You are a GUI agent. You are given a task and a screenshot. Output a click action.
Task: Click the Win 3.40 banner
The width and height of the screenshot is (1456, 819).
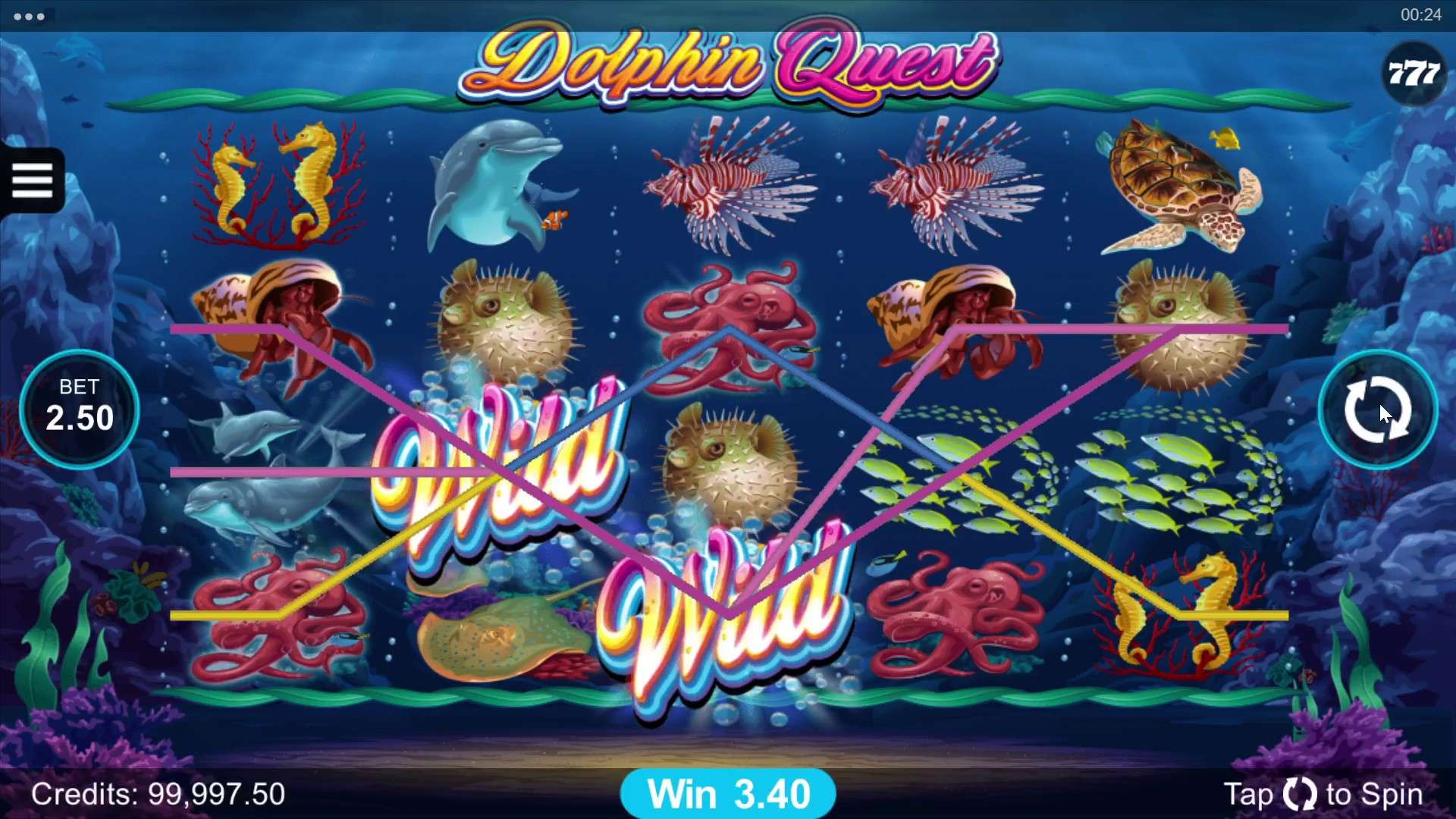728,793
